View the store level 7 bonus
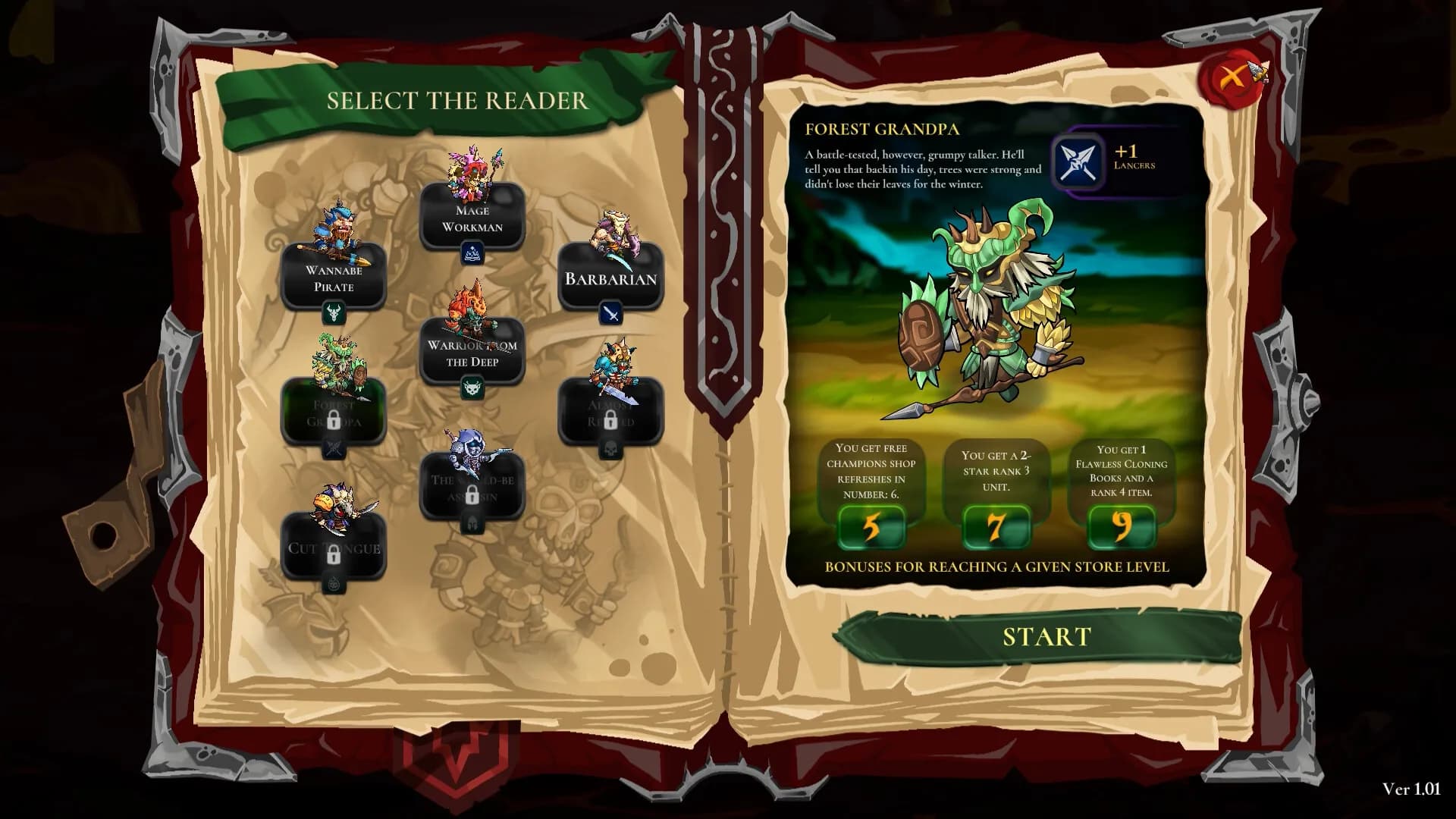This screenshot has height=819, width=1456. (x=996, y=526)
